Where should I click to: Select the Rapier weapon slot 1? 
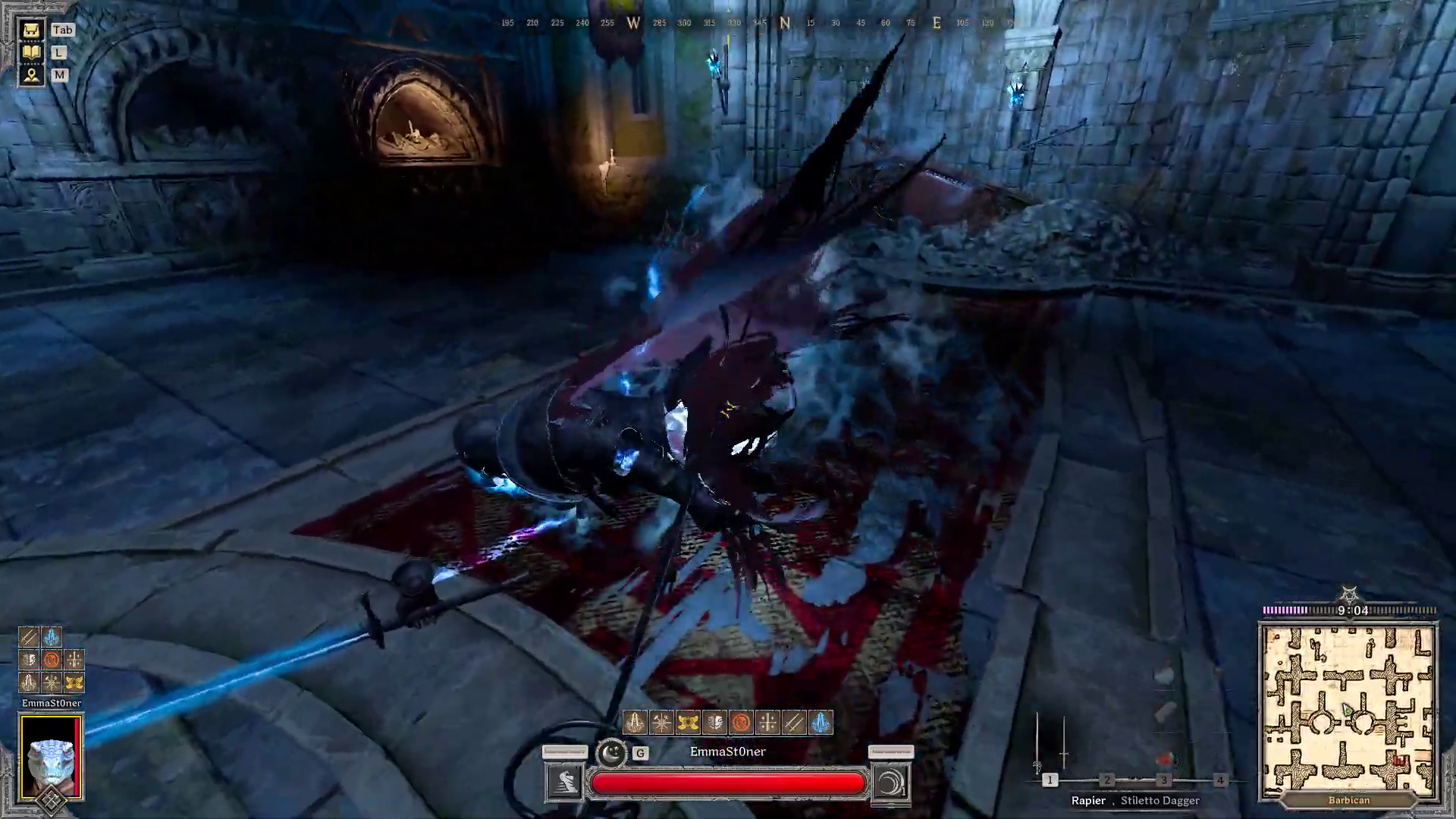[x=1050, y=780]
